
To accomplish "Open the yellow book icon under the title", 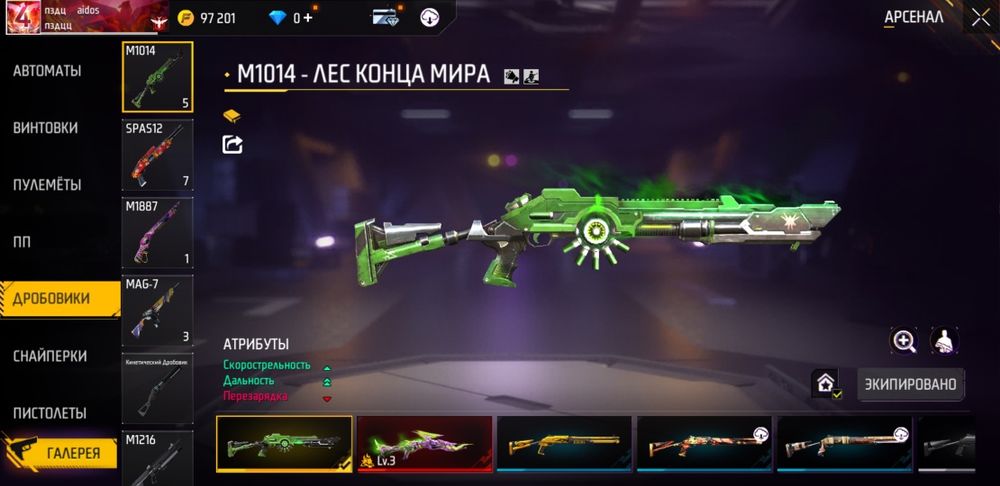I will point(232,116).
